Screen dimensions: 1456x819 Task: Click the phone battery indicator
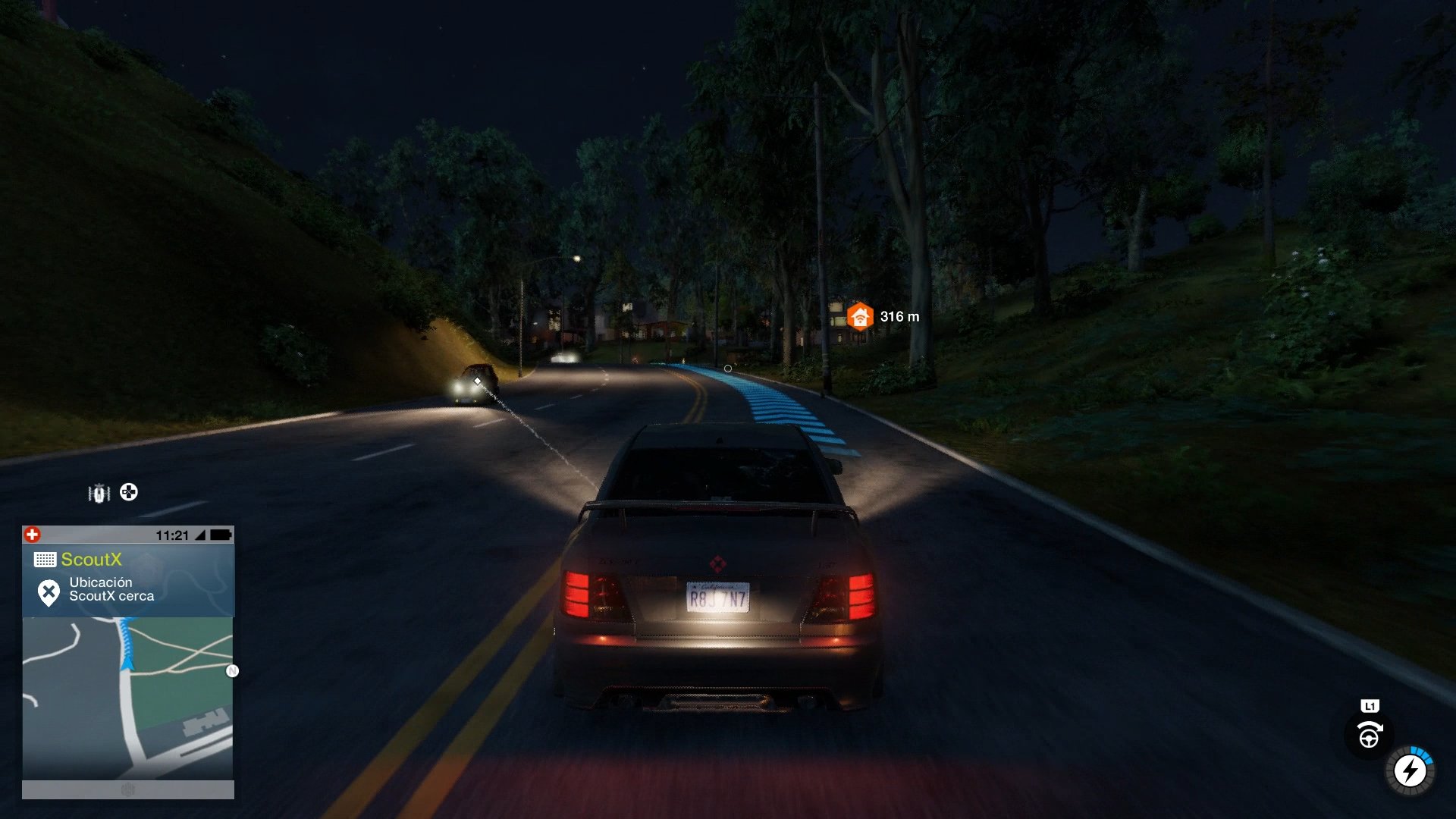(221, 535)
